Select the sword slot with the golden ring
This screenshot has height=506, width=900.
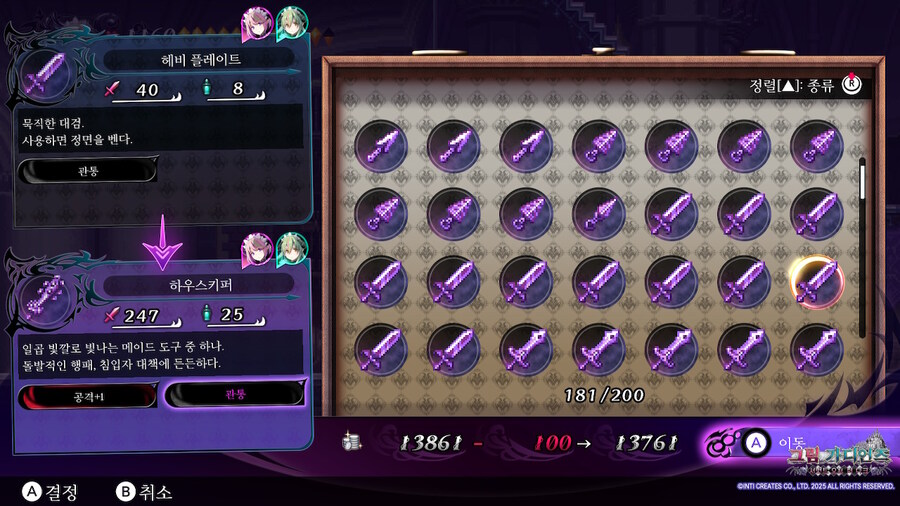817,281
